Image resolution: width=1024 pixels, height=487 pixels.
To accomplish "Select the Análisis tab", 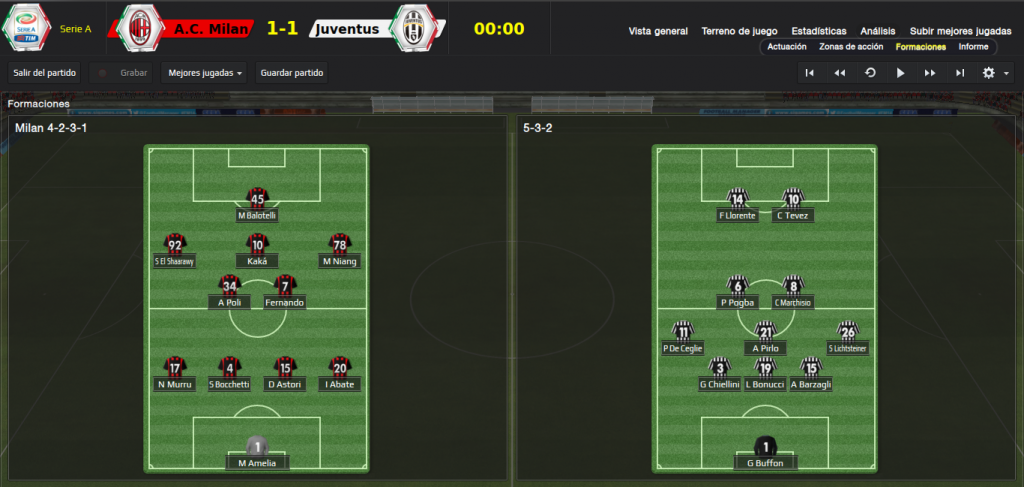I will click(878, 31).
